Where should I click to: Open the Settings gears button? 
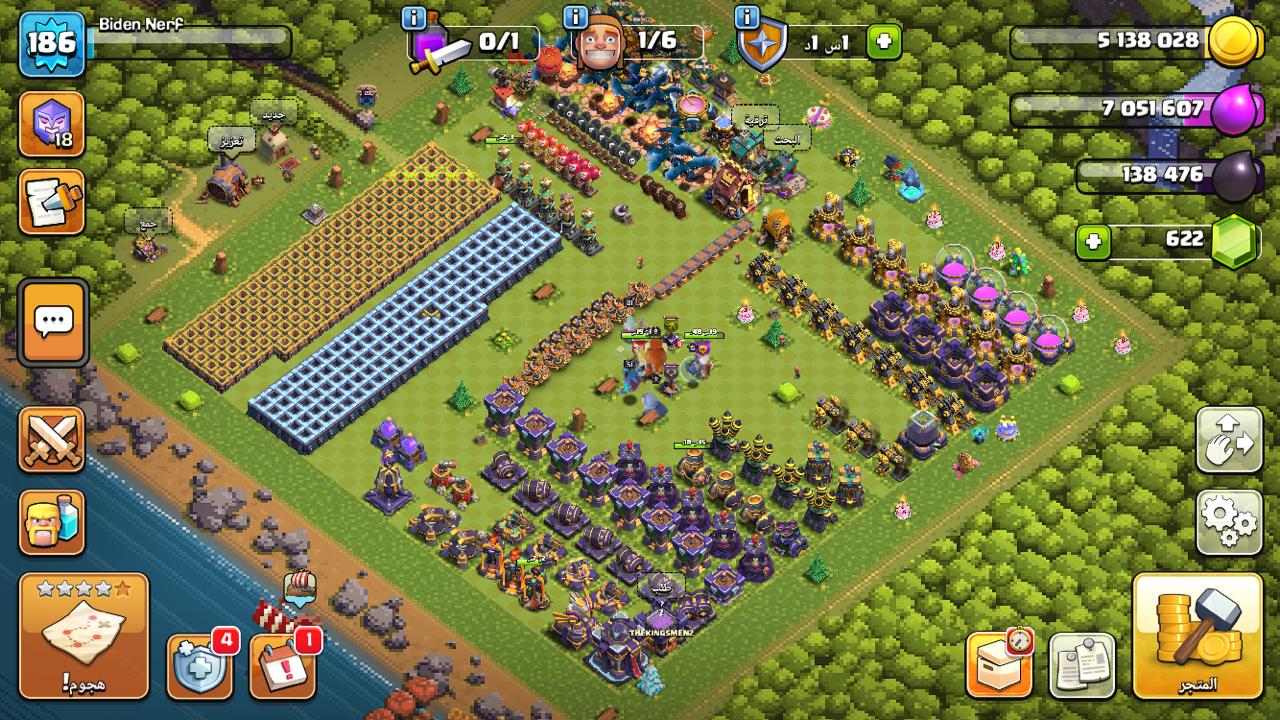coord(1229,521)
